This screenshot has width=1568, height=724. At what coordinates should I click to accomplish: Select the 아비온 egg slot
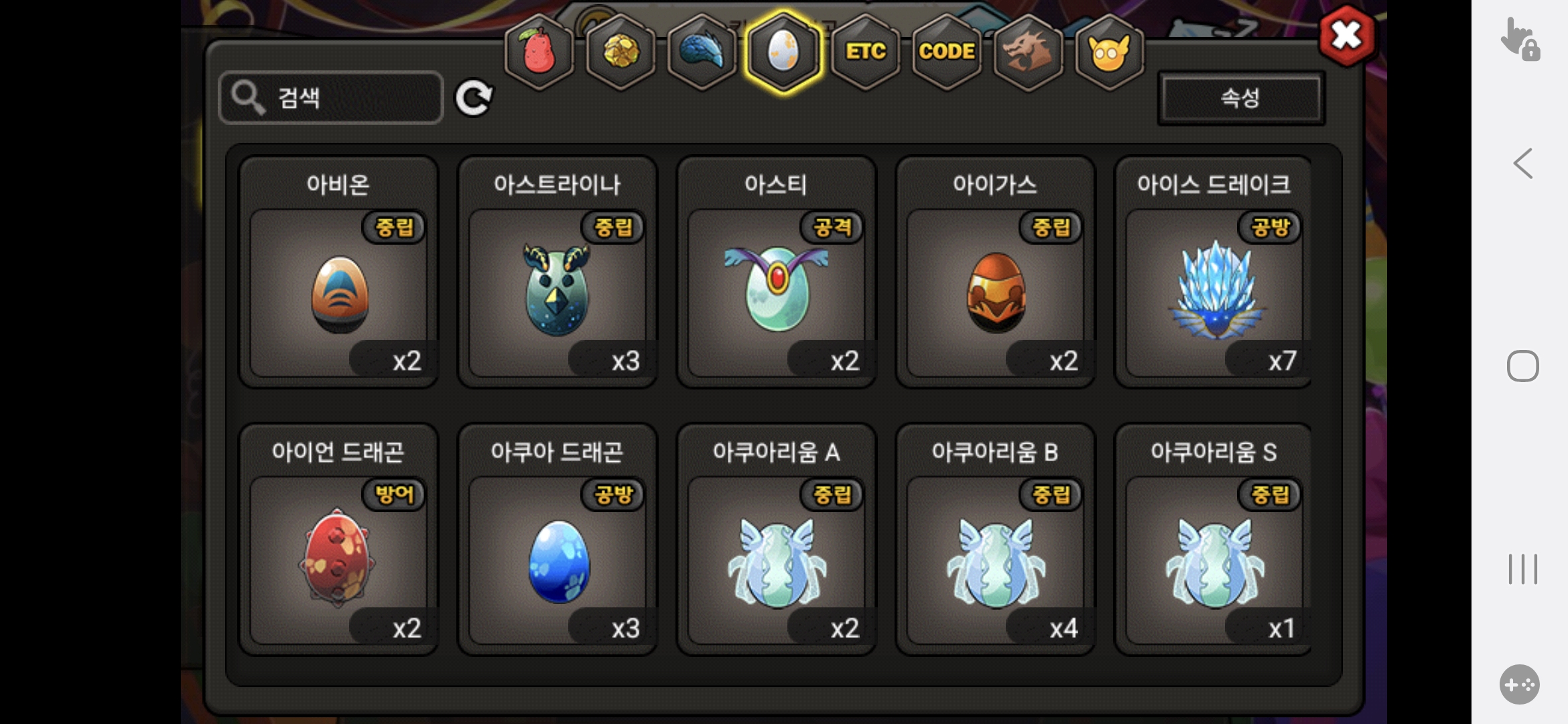point(338,293)
